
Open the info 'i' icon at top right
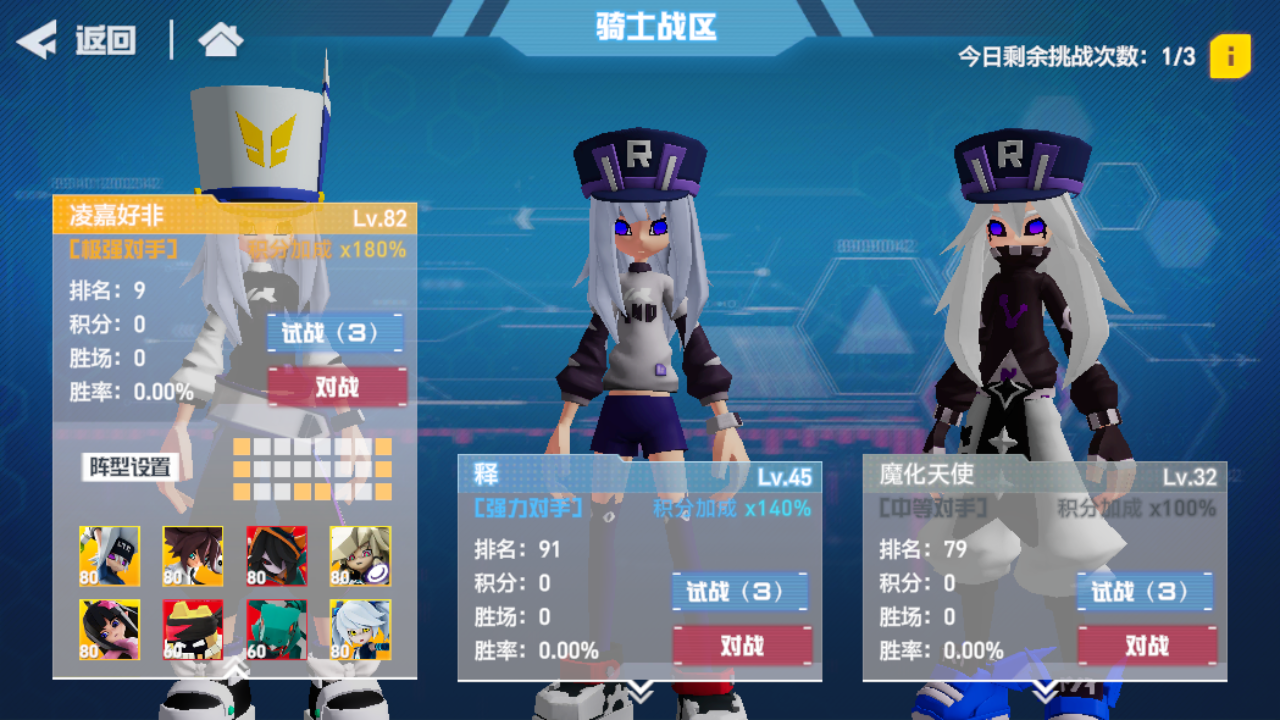click(1230, 57)
